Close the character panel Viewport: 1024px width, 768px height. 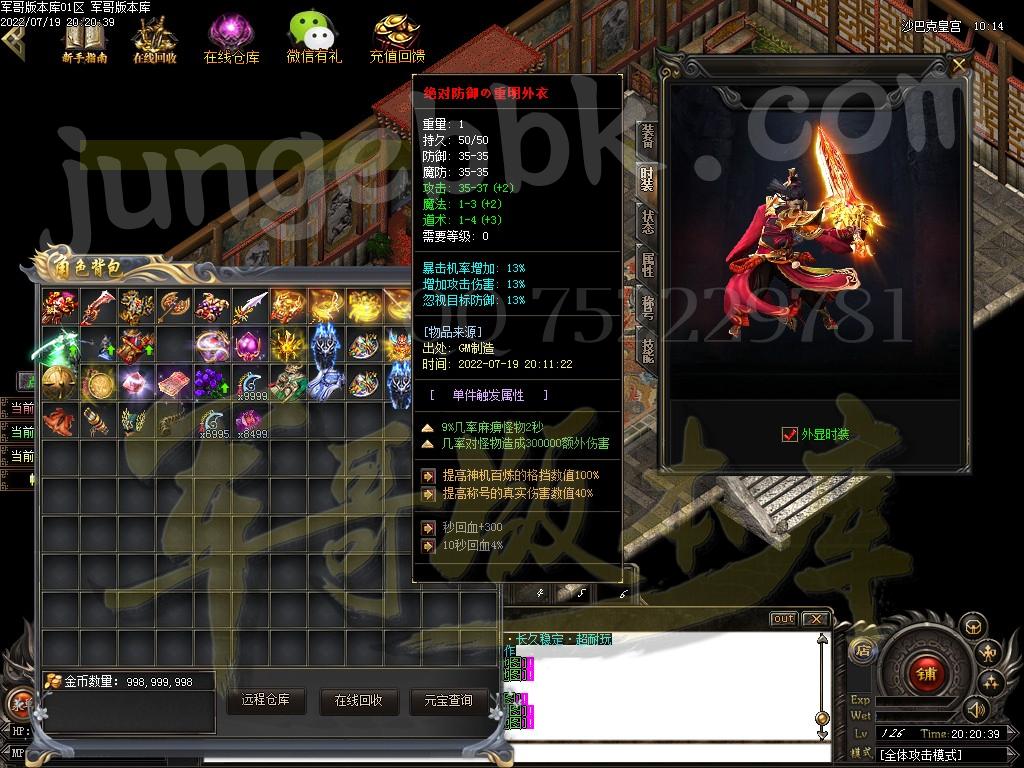[x=959, y=66]
